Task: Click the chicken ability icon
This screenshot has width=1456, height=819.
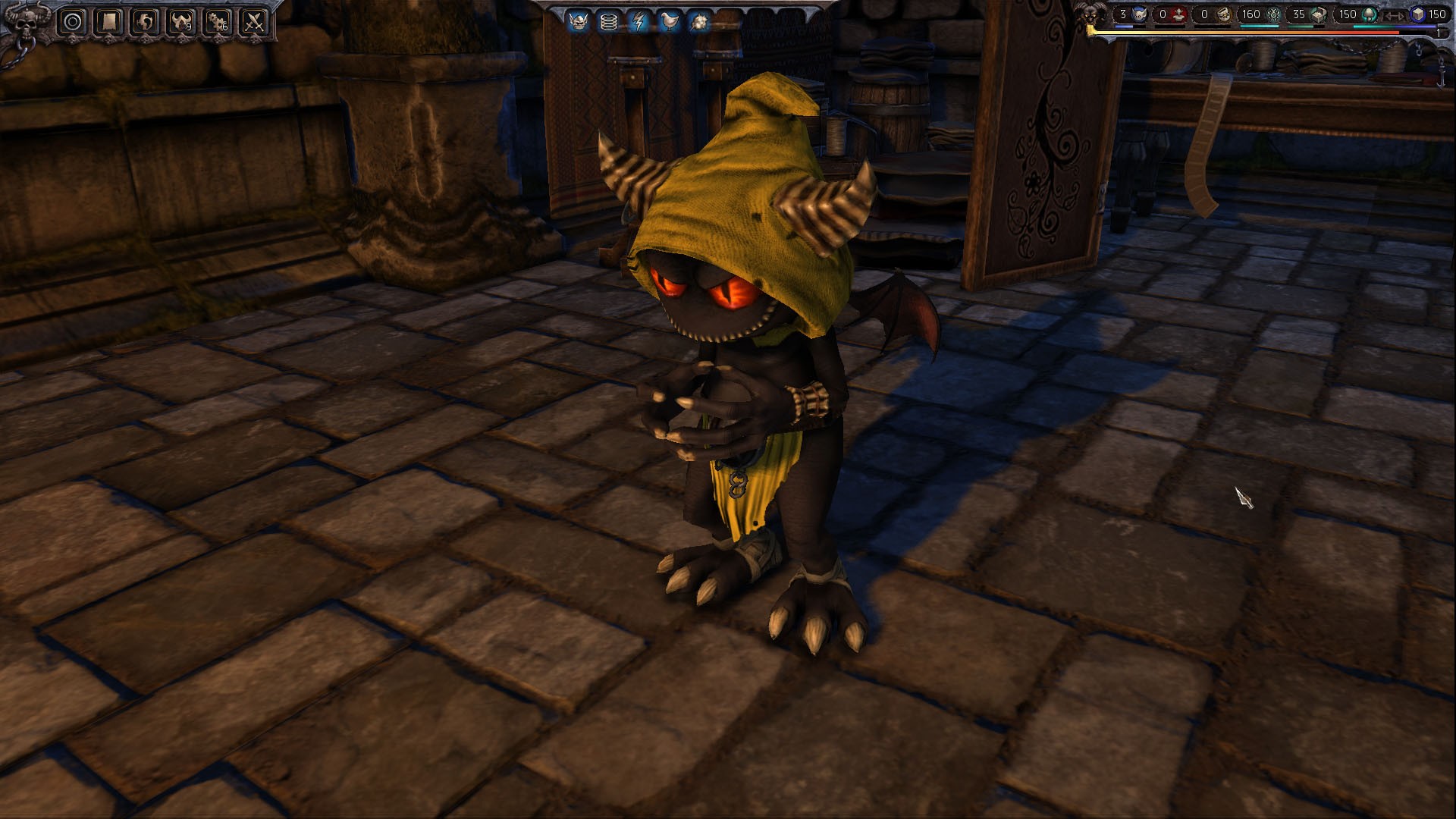Action: click(x=670, y=20)
